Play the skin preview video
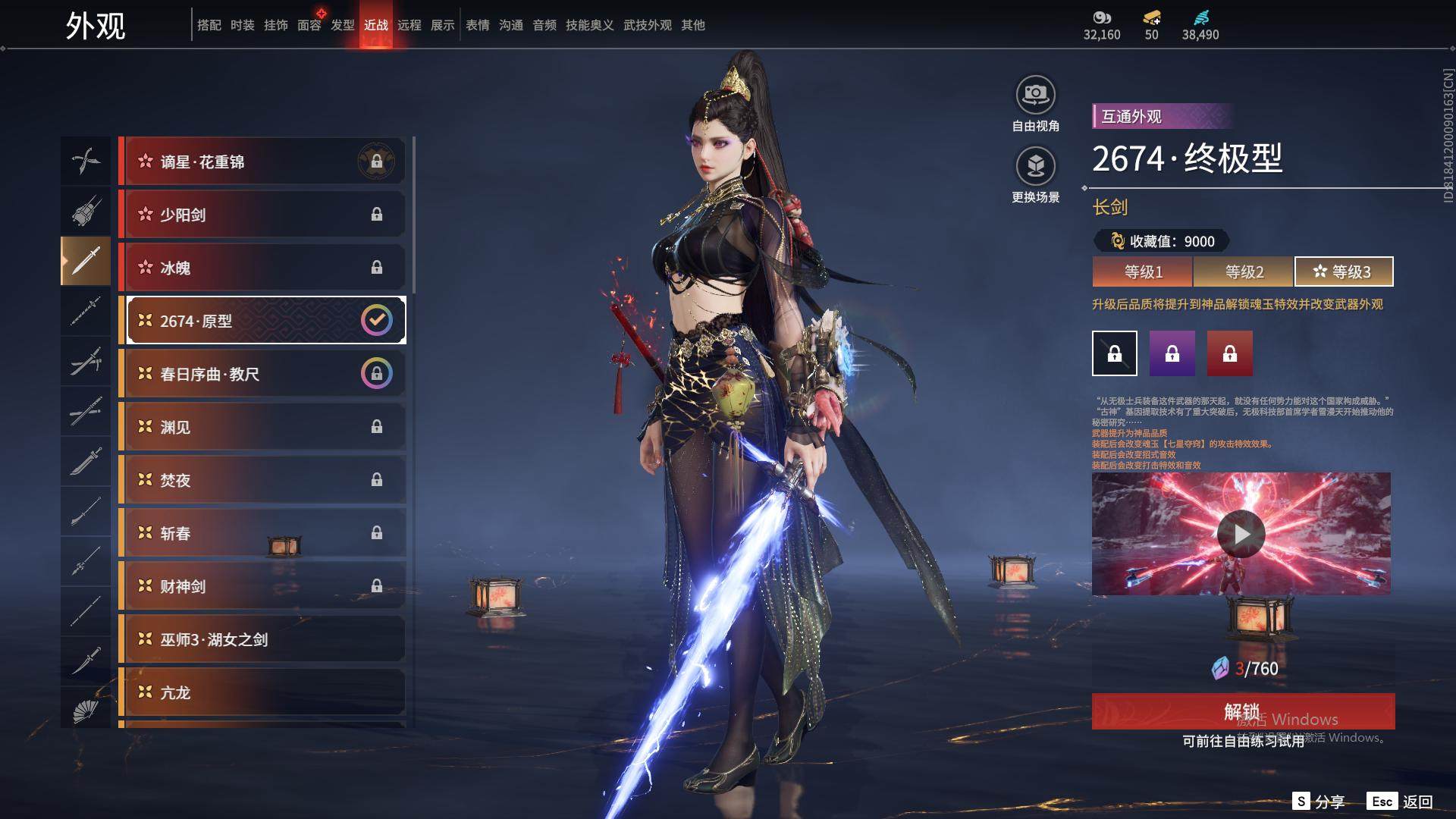1456x819 pixels. pos(1241,534)
